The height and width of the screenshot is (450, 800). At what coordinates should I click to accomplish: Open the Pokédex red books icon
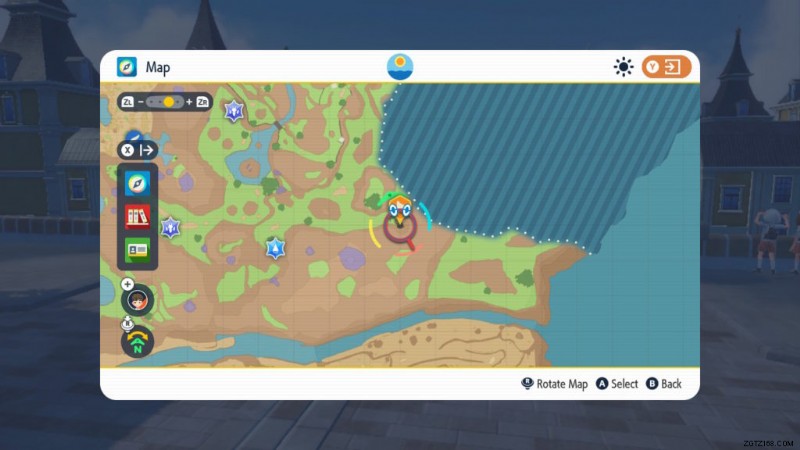[137, 216]
